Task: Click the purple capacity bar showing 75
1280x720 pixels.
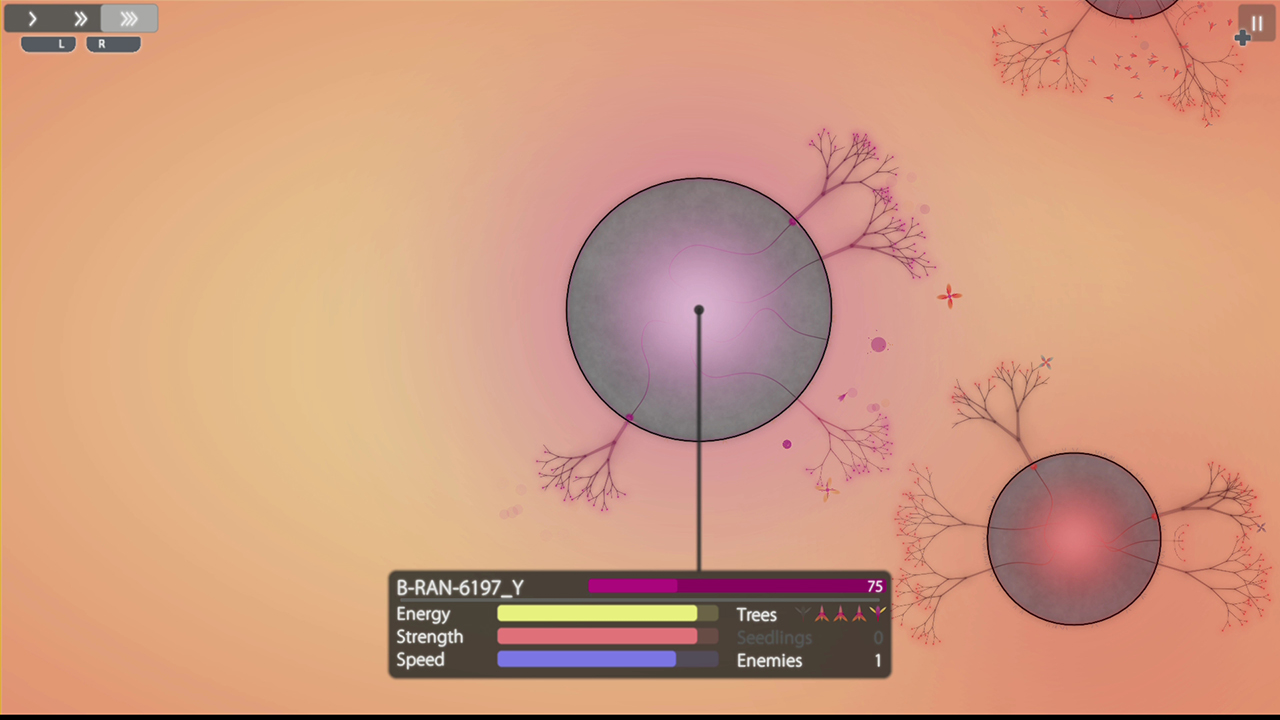Action: pyautogui.click(x=737, y=586)
